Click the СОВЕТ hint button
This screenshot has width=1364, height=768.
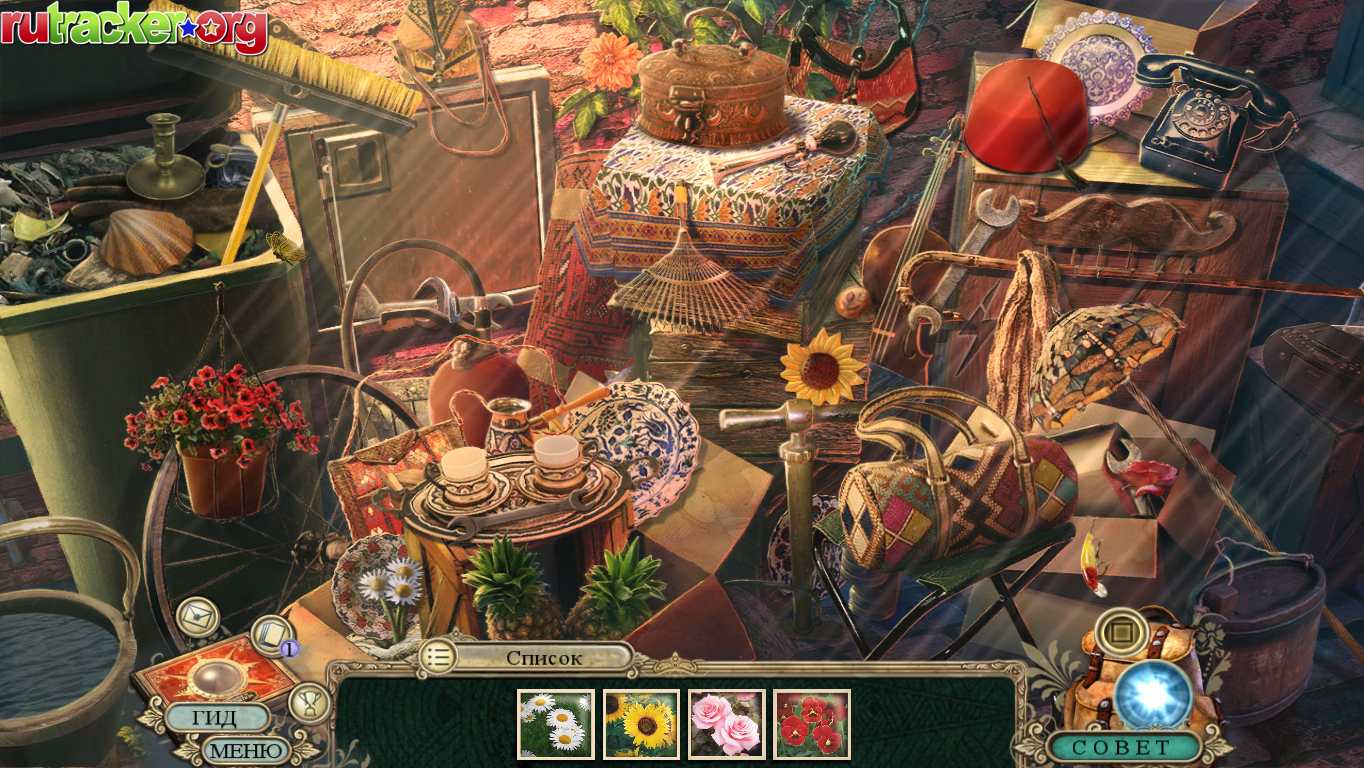coord(1121,746)
